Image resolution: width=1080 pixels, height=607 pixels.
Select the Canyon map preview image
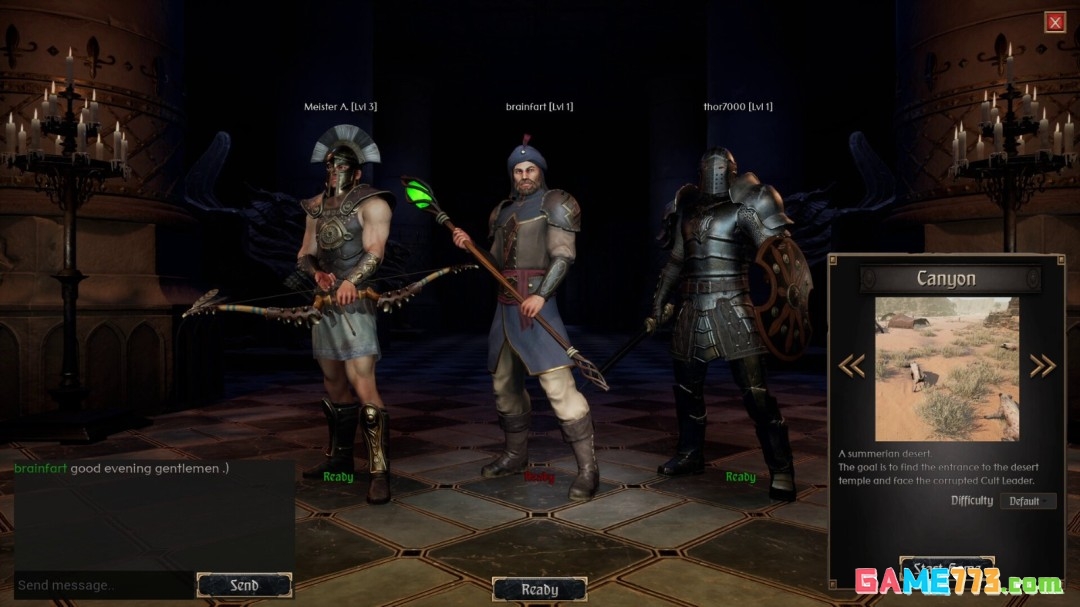[947, 368]
